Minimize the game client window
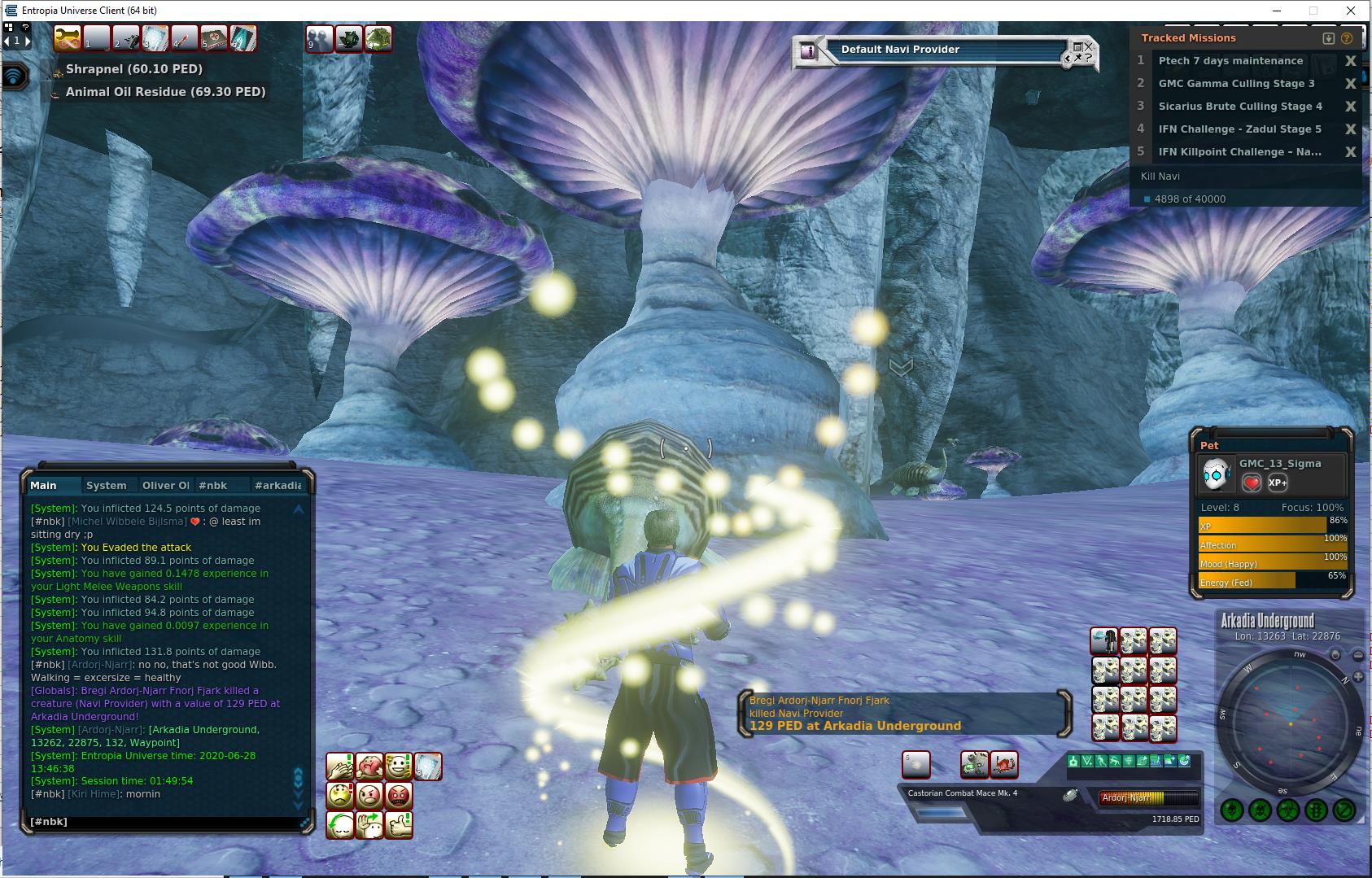Viewport: 1372px width, 878px height. pos(1277,11)
